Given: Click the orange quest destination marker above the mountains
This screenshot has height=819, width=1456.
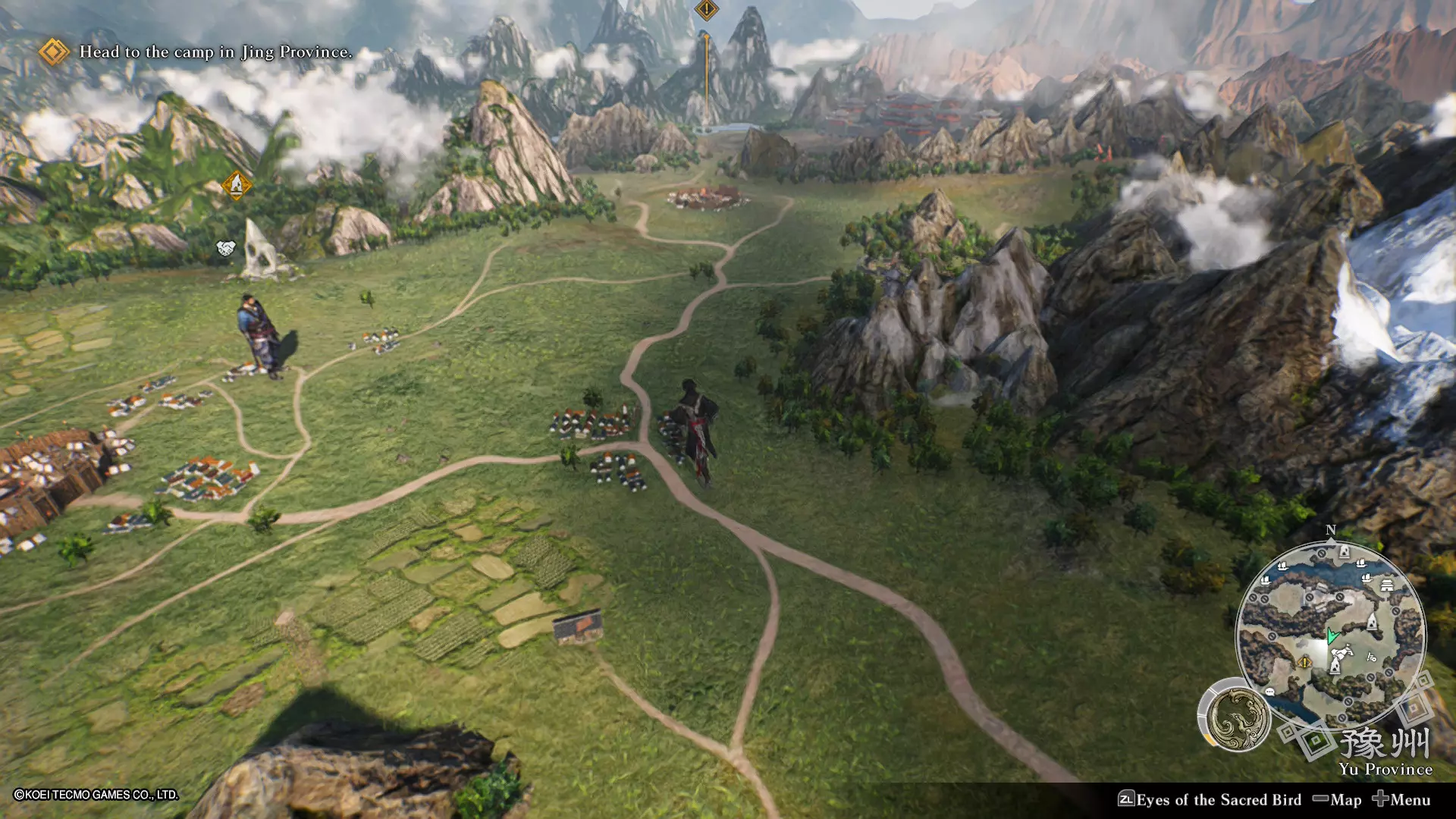Looking at the screenshot, I should tap(706, 10).
